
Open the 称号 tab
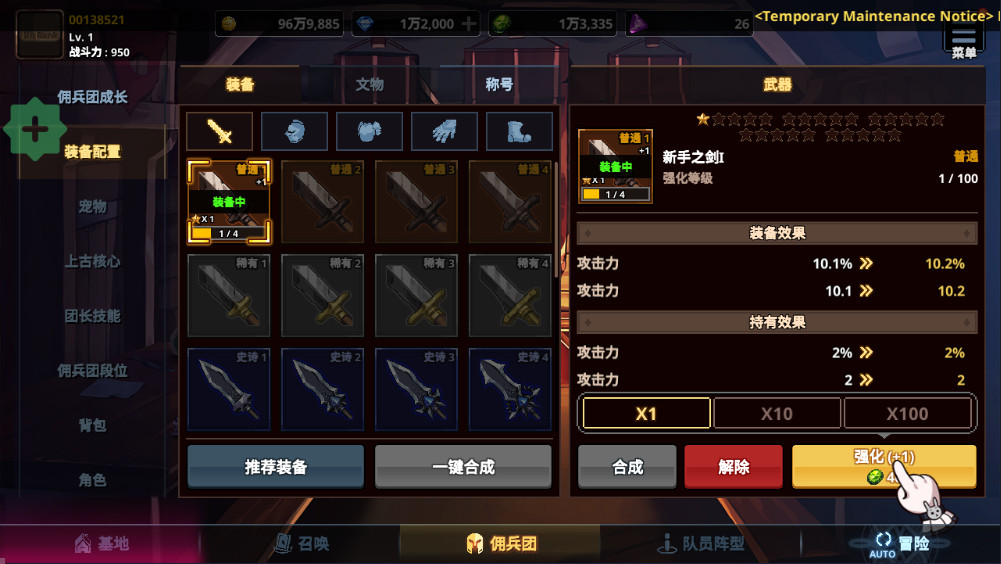click(x=498, y=85)
